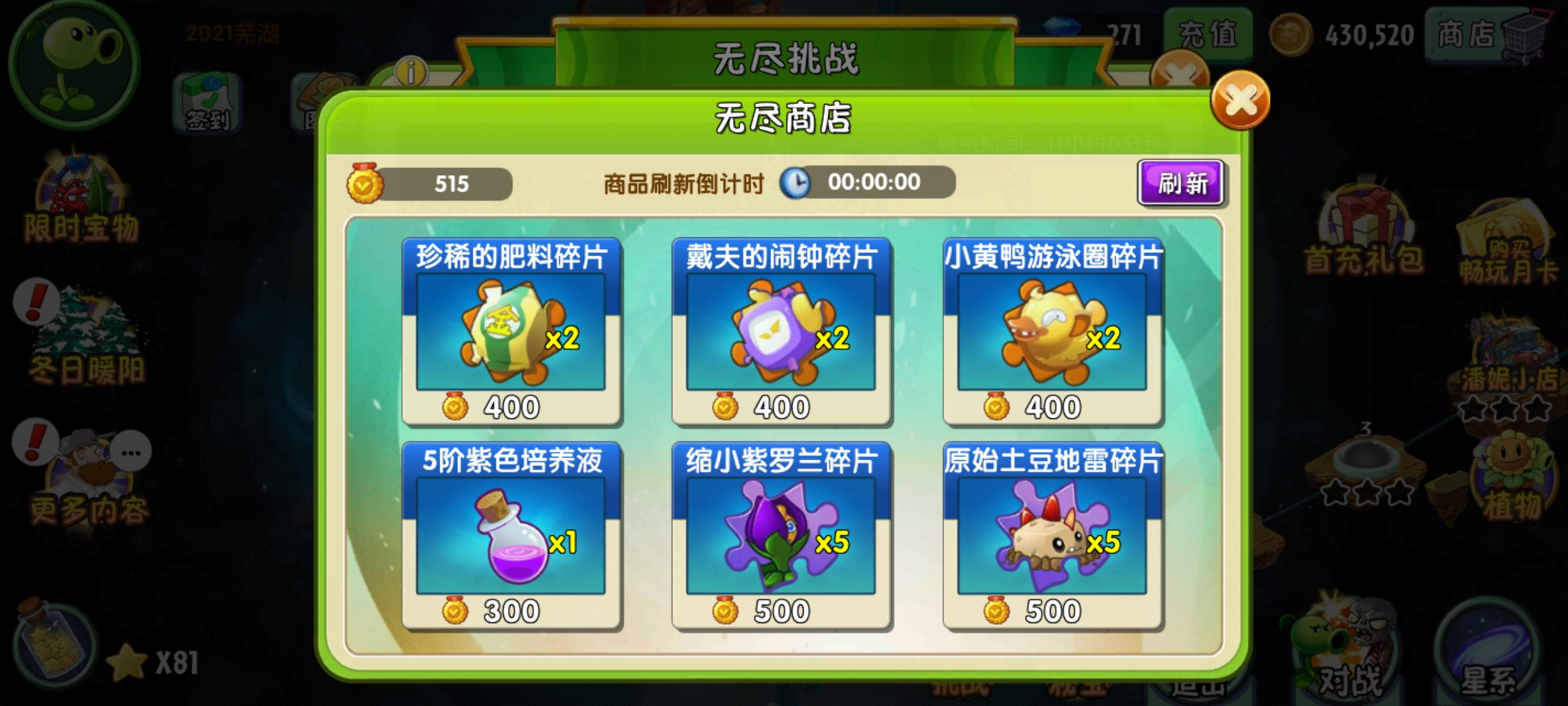Click the star jar showing X81
1568x706 pixels.
click(x=52, y=647)
